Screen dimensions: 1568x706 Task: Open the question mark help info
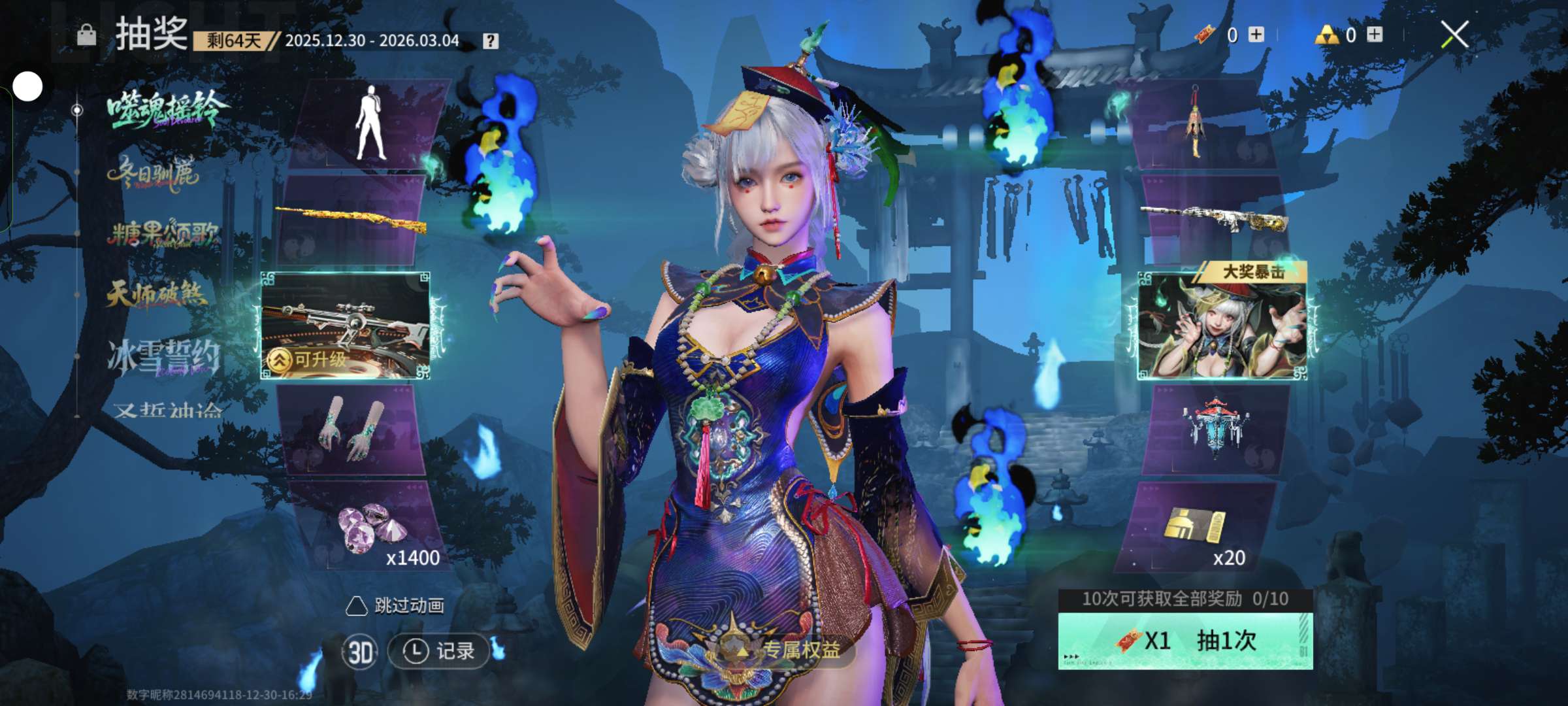tap(490, 41)
